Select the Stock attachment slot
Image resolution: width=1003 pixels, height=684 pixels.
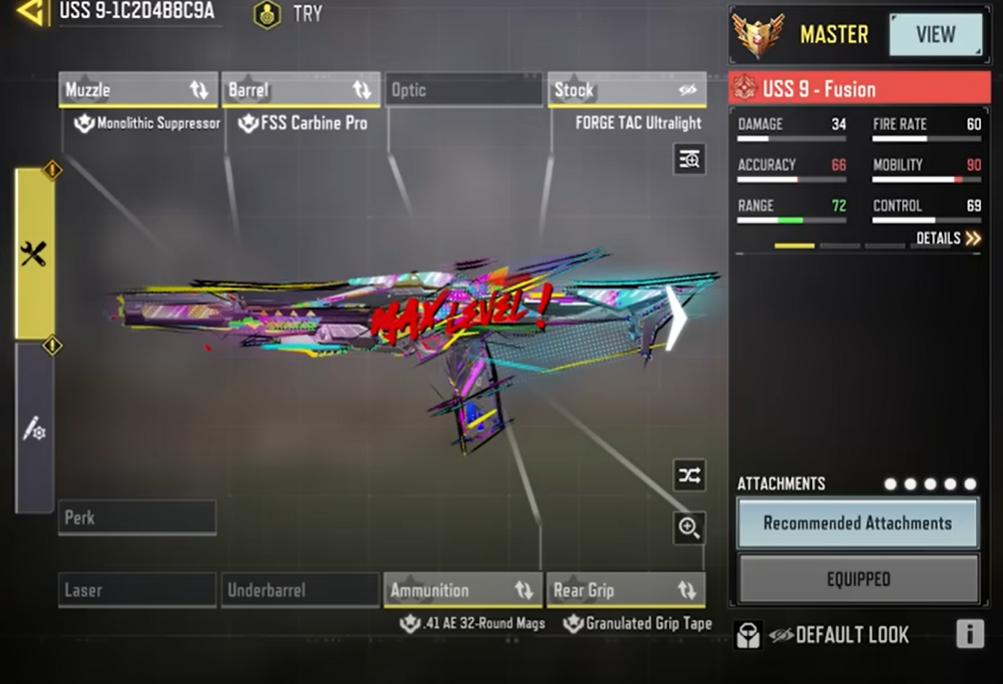point(627,90)
